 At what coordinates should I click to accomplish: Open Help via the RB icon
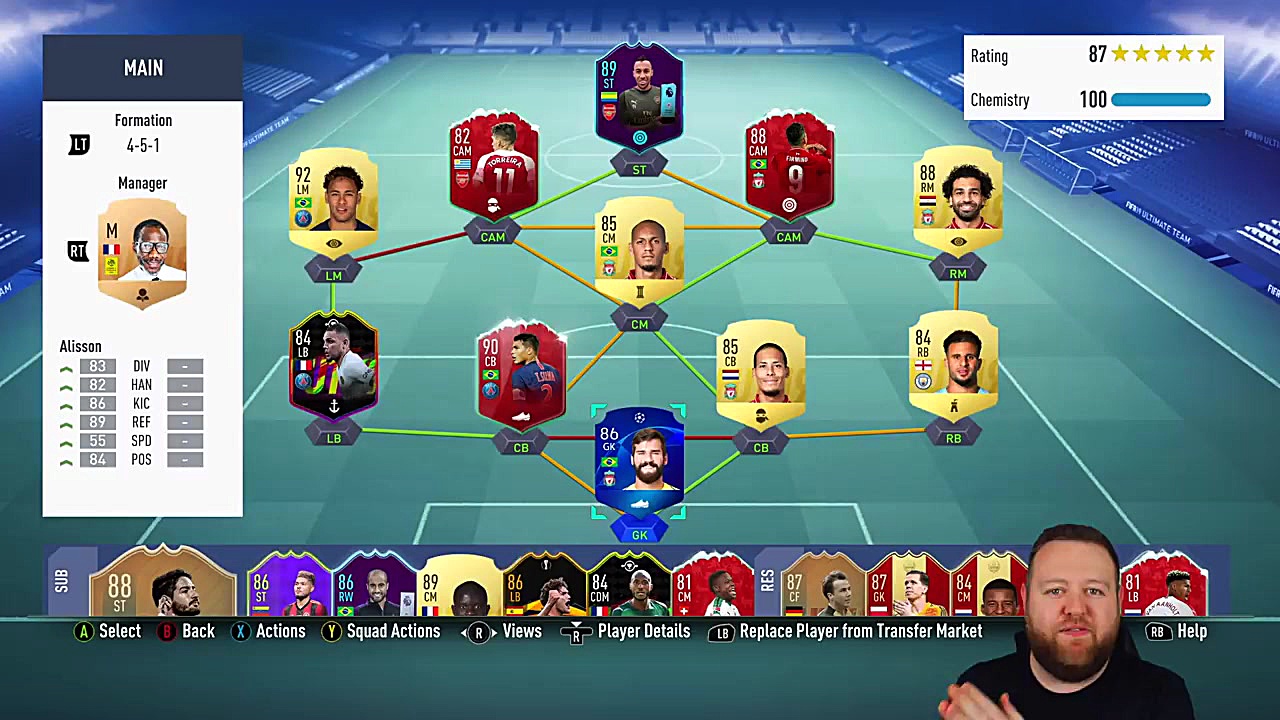(1158, 631)
